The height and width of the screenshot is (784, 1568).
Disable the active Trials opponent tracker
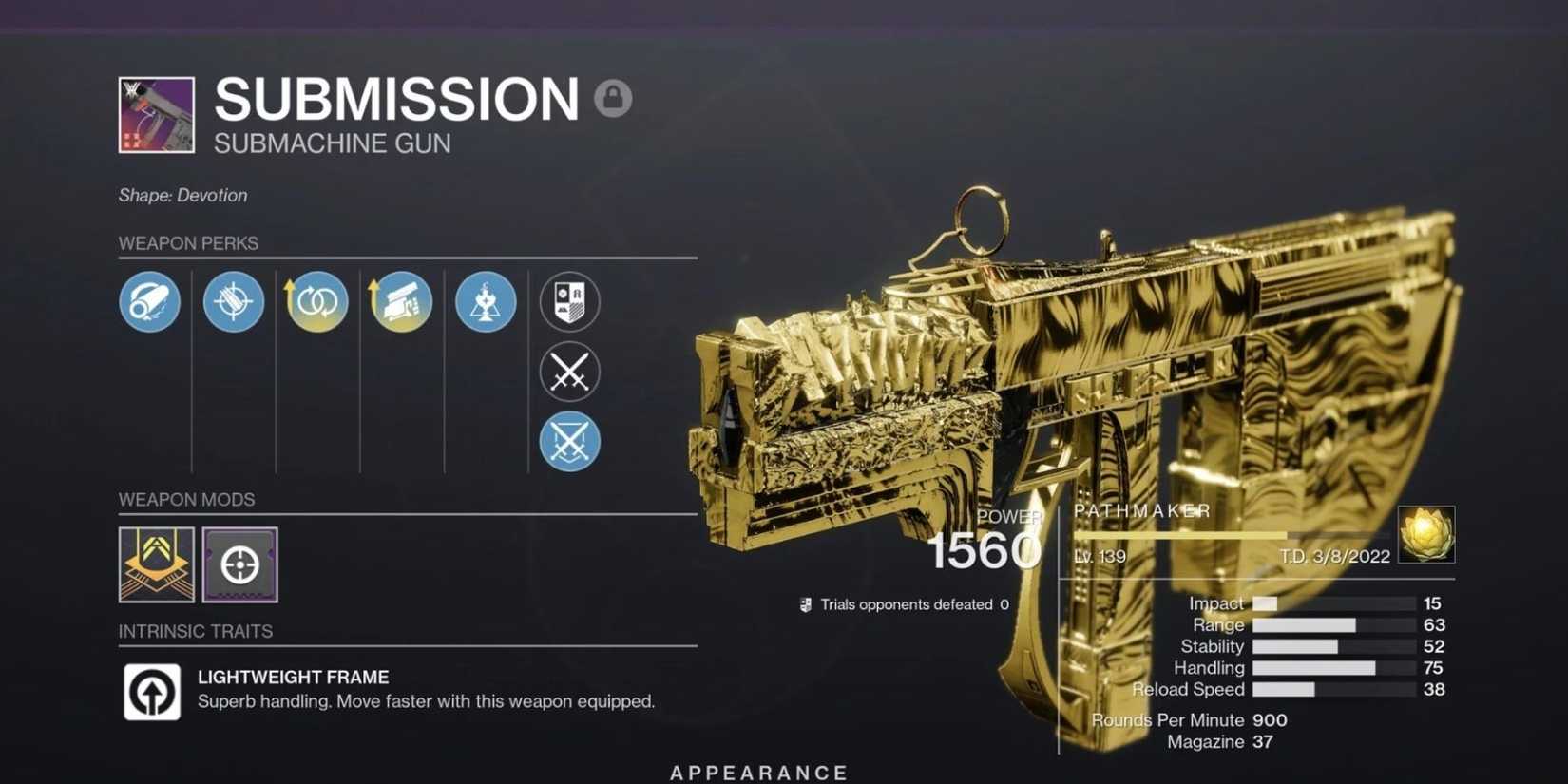[x=569, y=440]
